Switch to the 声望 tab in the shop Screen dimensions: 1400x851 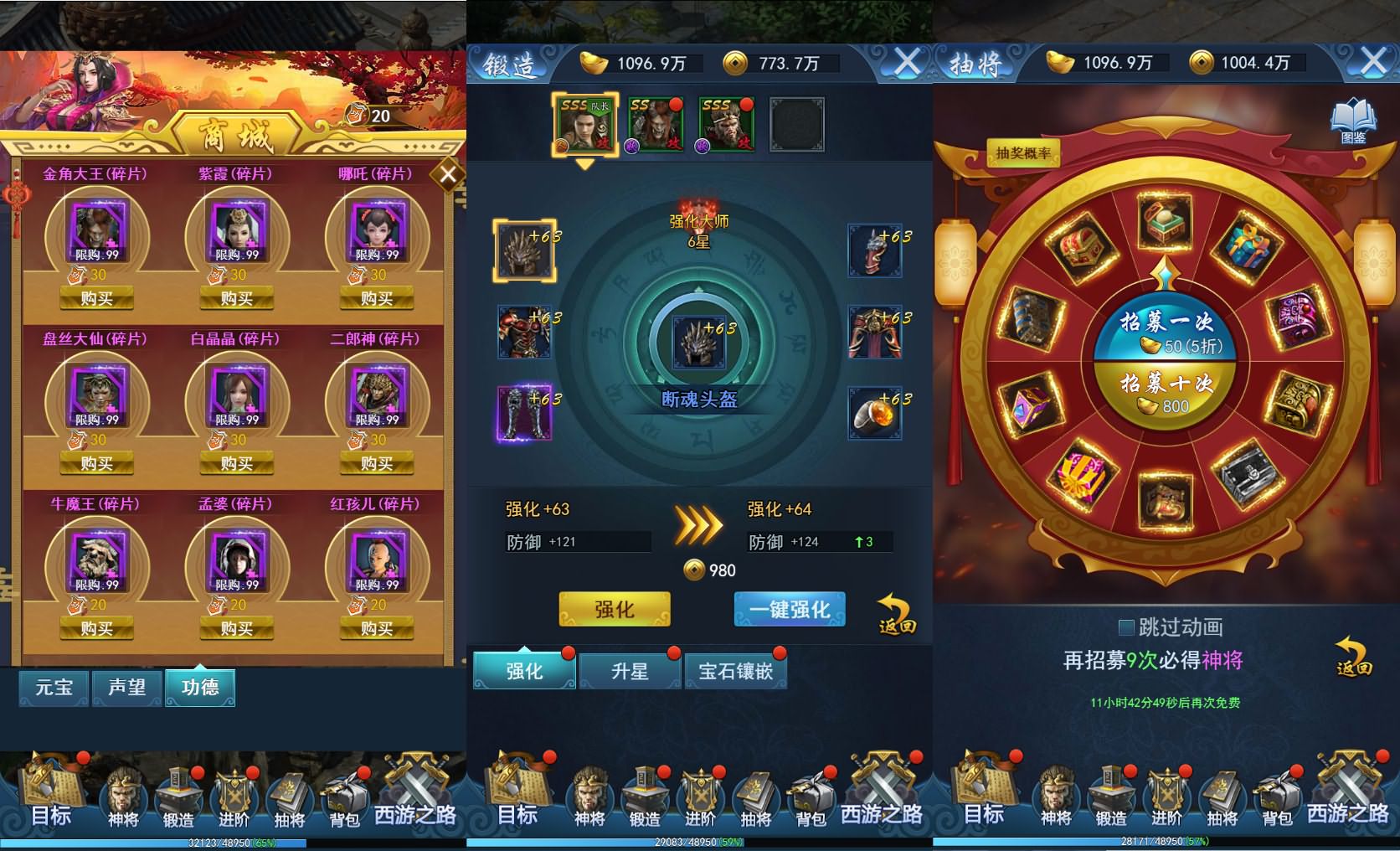126,687
